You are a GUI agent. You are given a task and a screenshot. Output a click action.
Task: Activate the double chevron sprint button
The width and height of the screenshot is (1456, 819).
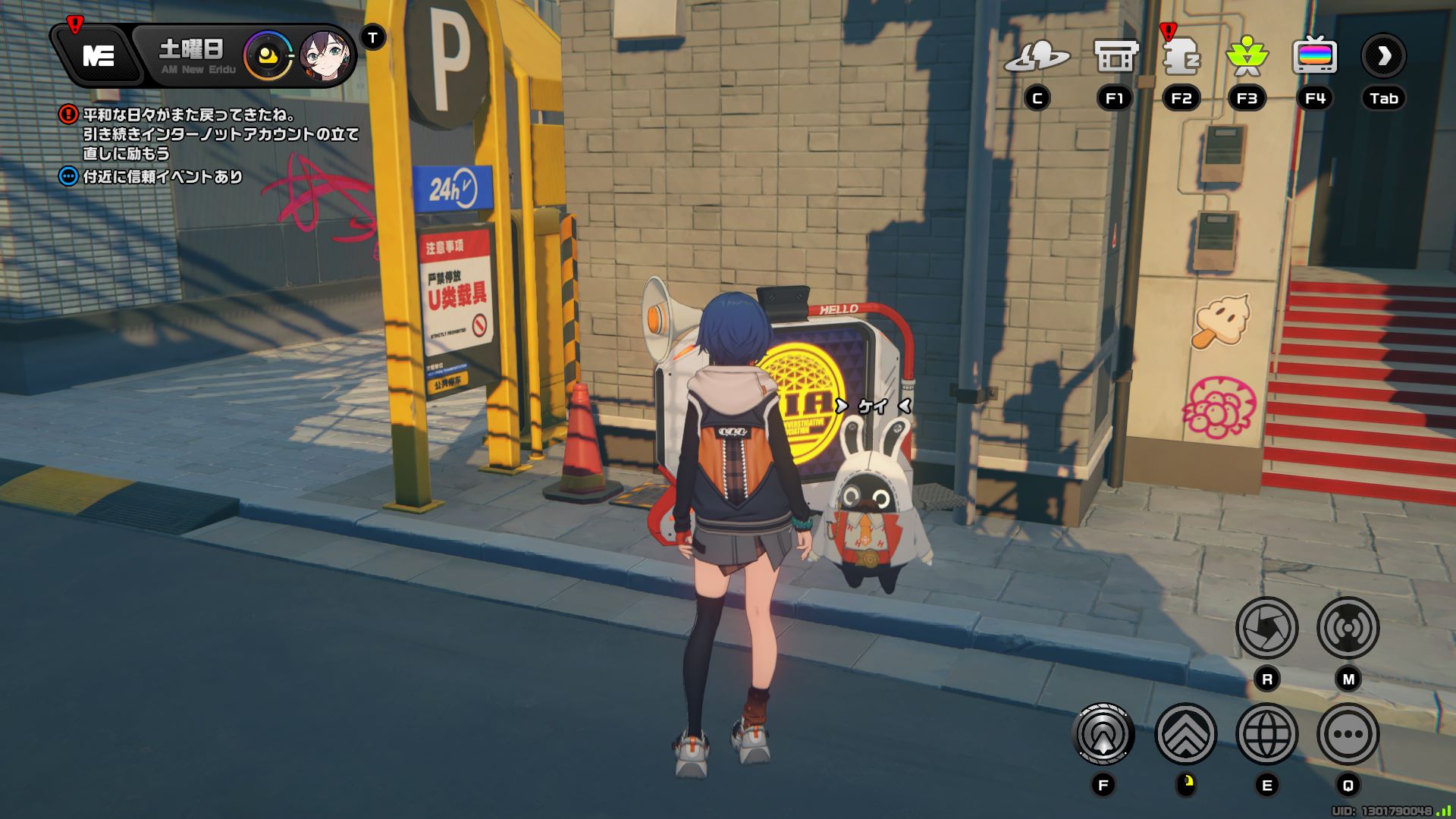pos(1185,734)
